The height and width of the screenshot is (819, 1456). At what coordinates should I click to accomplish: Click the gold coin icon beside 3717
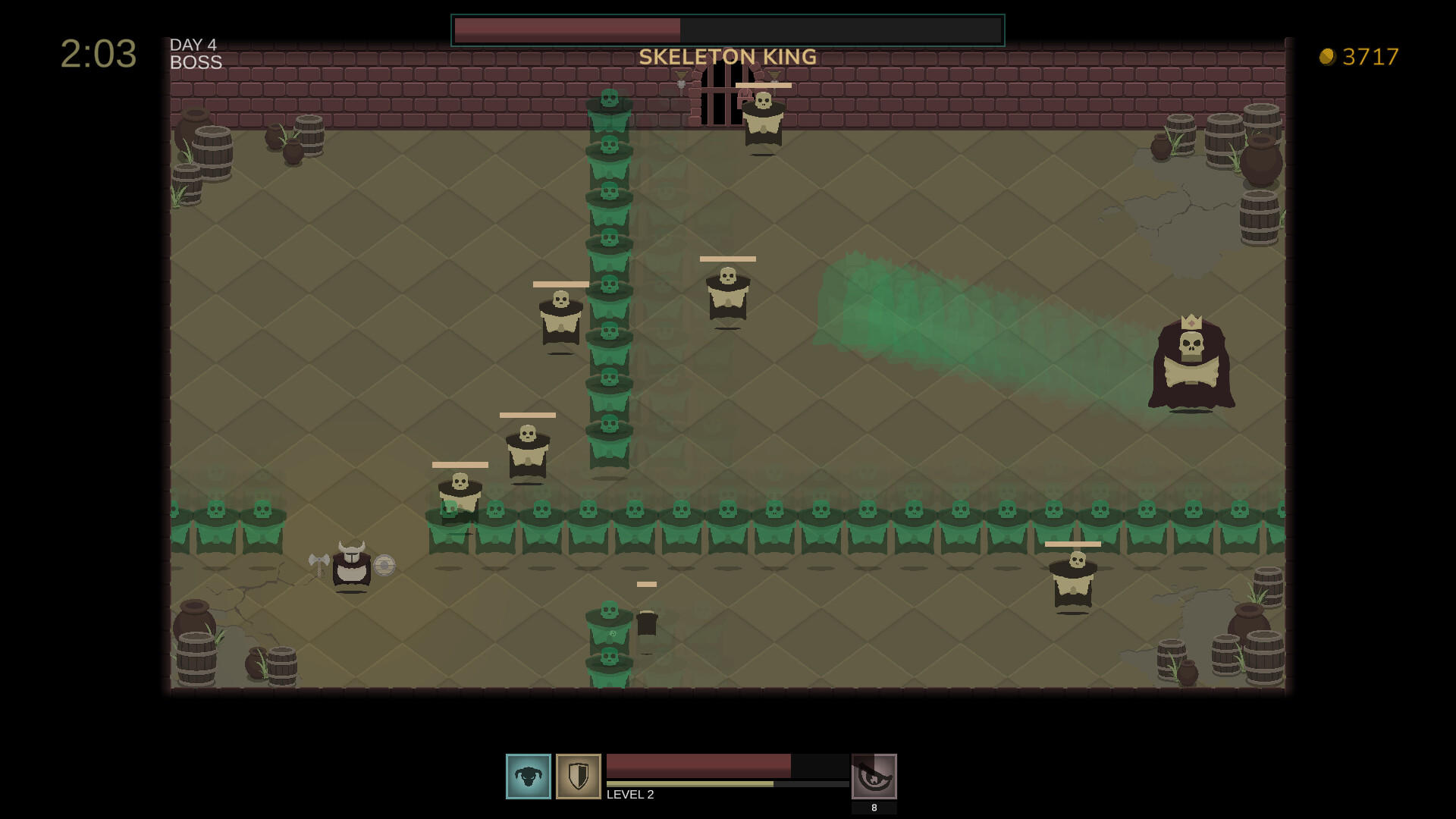click(x=1326, y=57)
